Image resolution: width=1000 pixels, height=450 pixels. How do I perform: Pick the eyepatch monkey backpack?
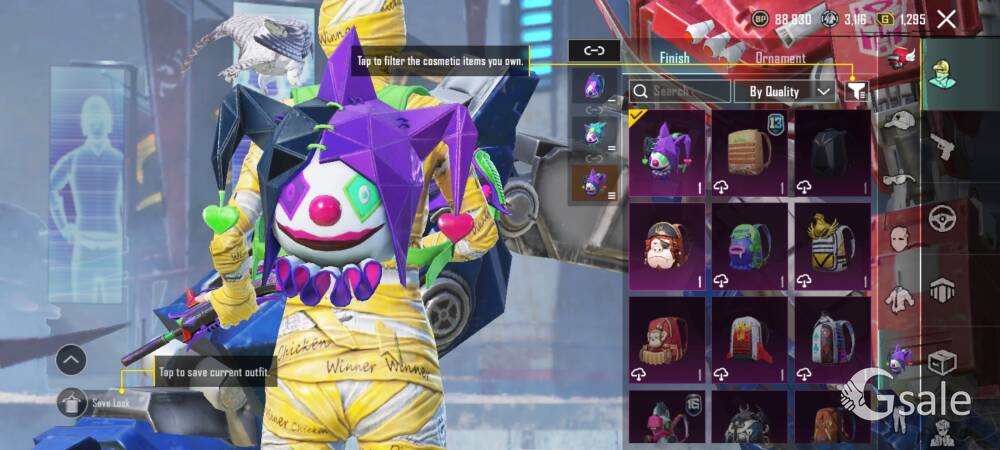point(666,246)
